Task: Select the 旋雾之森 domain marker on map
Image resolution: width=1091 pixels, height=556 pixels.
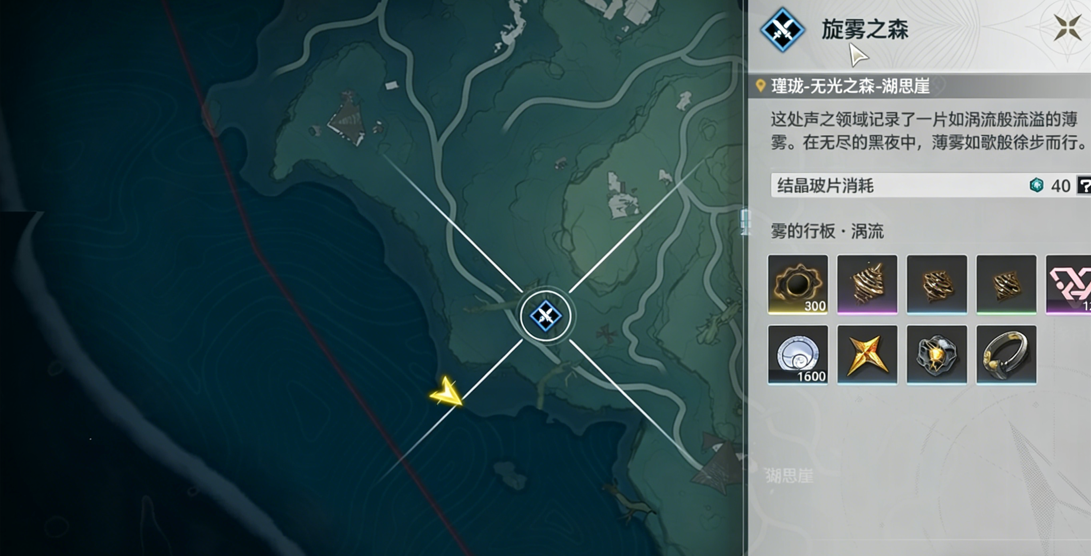Action: coord(546,317)
